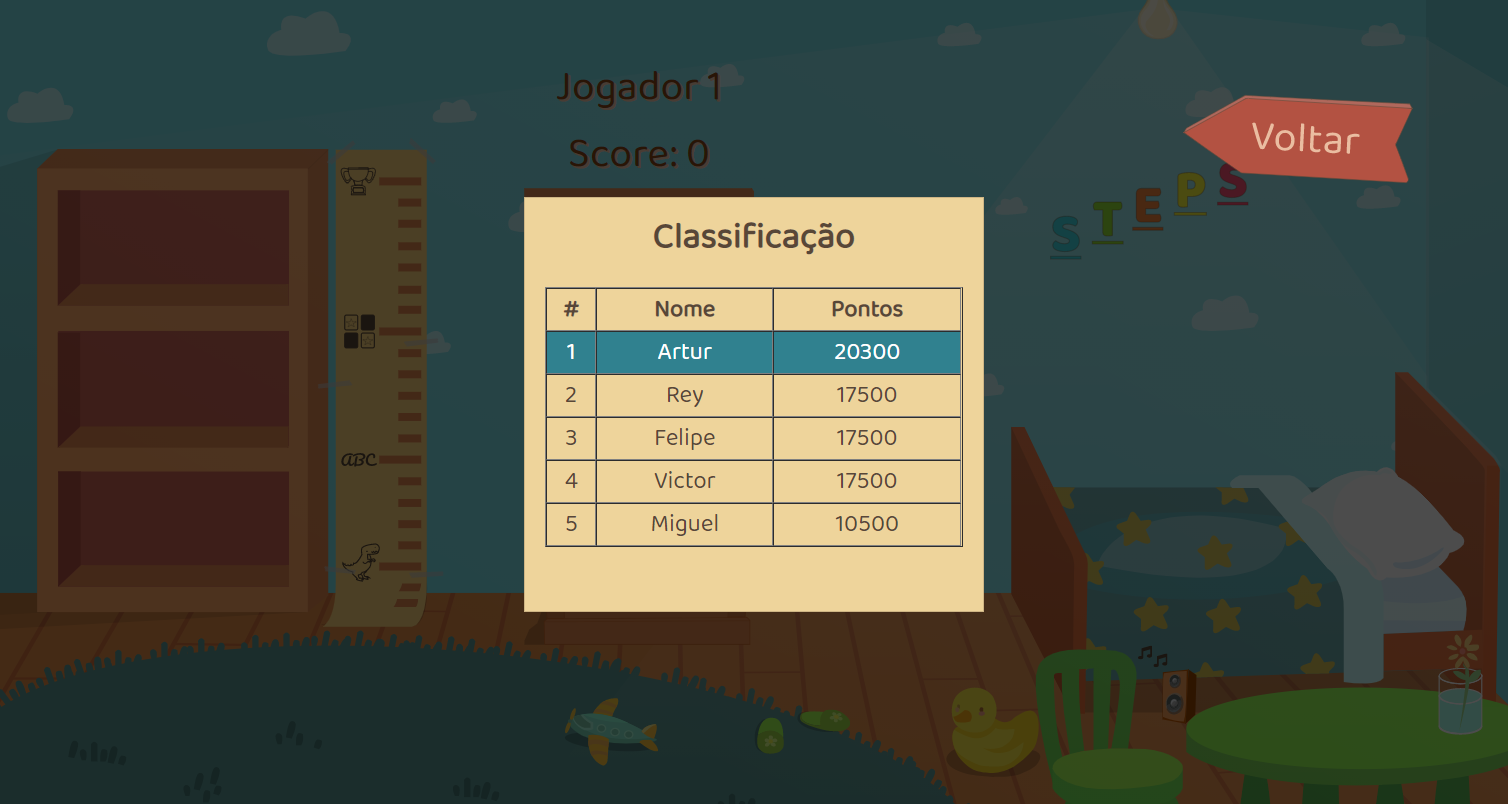Click the Pontos column header
Image resolution: width=1508 pixels, height=804 pixels.
coord(866,309)
